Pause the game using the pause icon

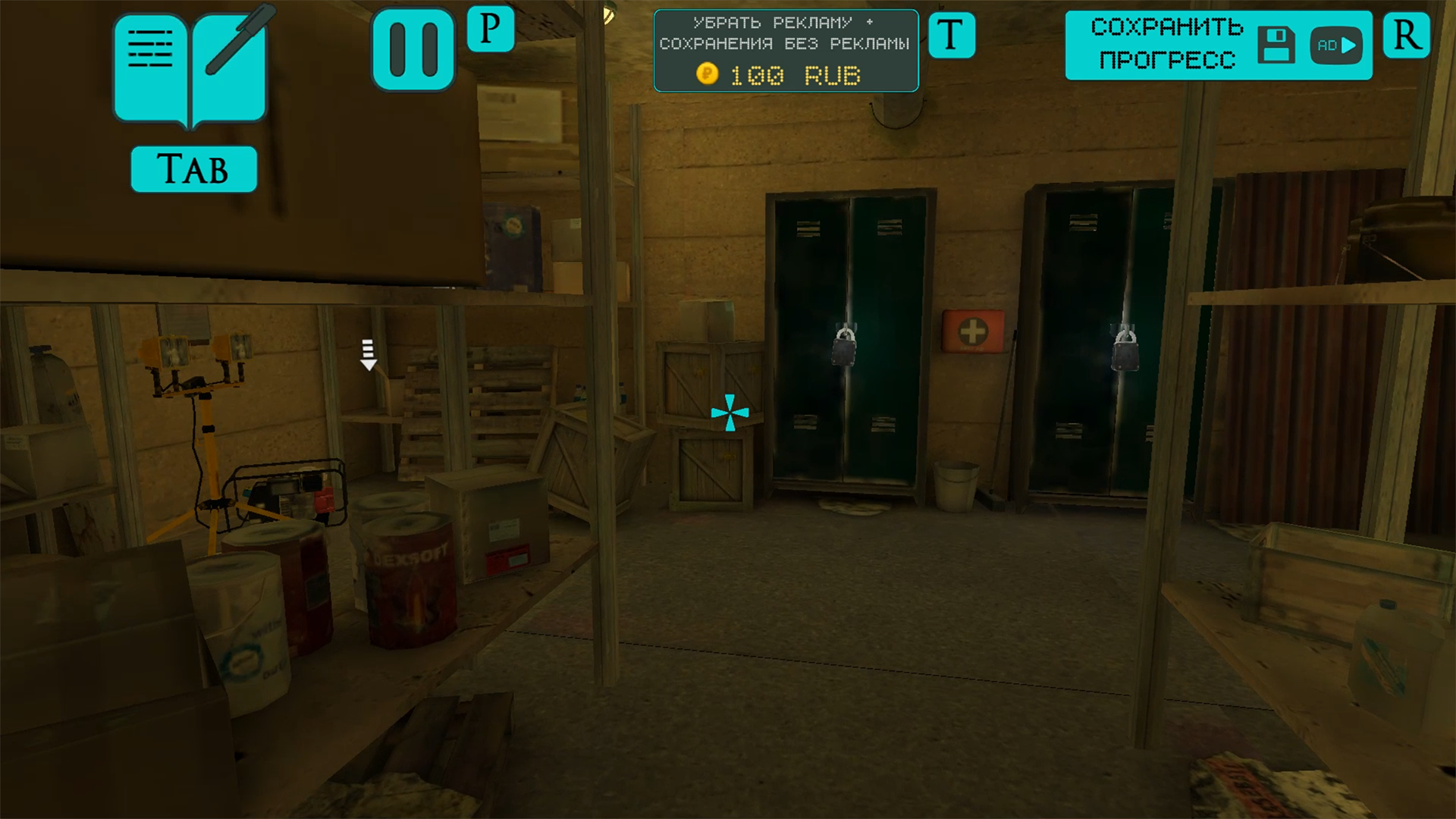(412, 47)
